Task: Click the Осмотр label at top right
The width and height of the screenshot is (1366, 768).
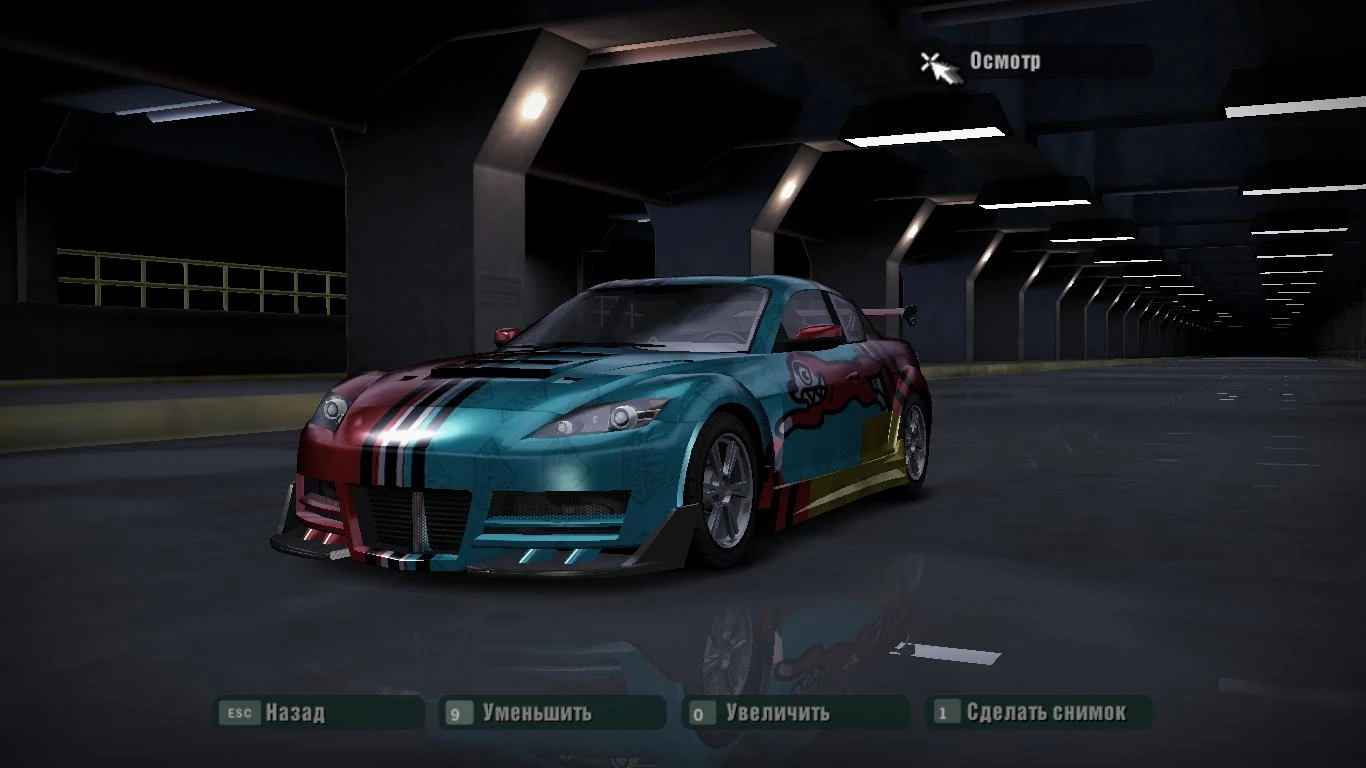Action: (1003, 61)
